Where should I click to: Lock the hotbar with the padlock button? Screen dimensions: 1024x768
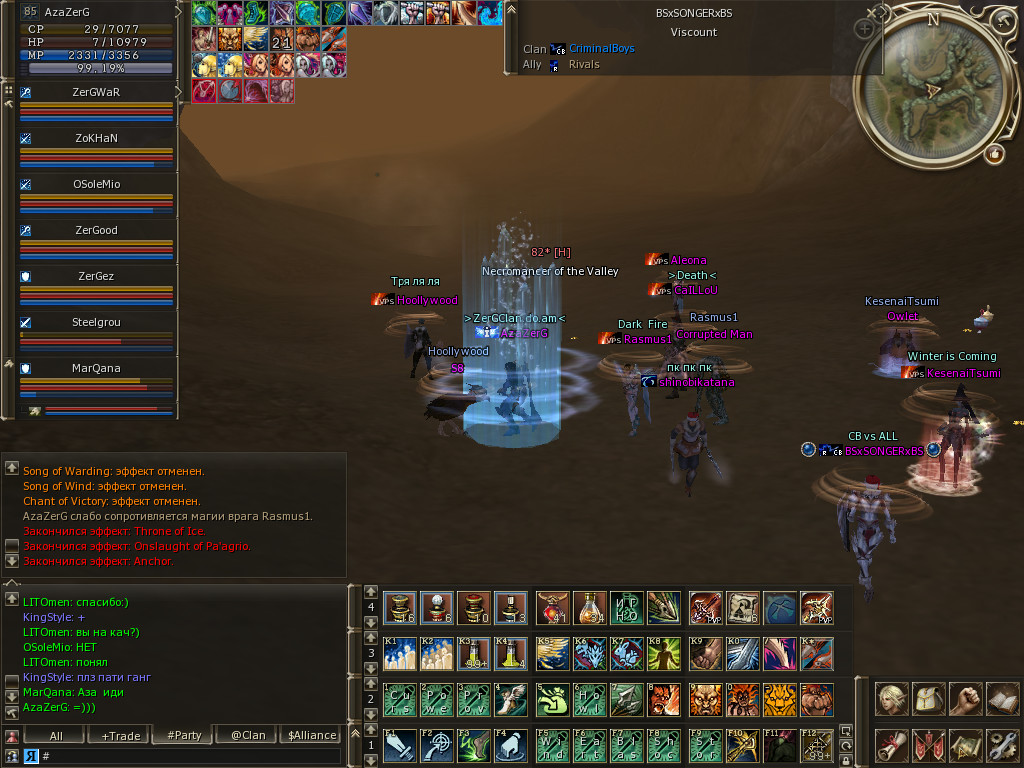pyautogui.click(x=846, y=761)
